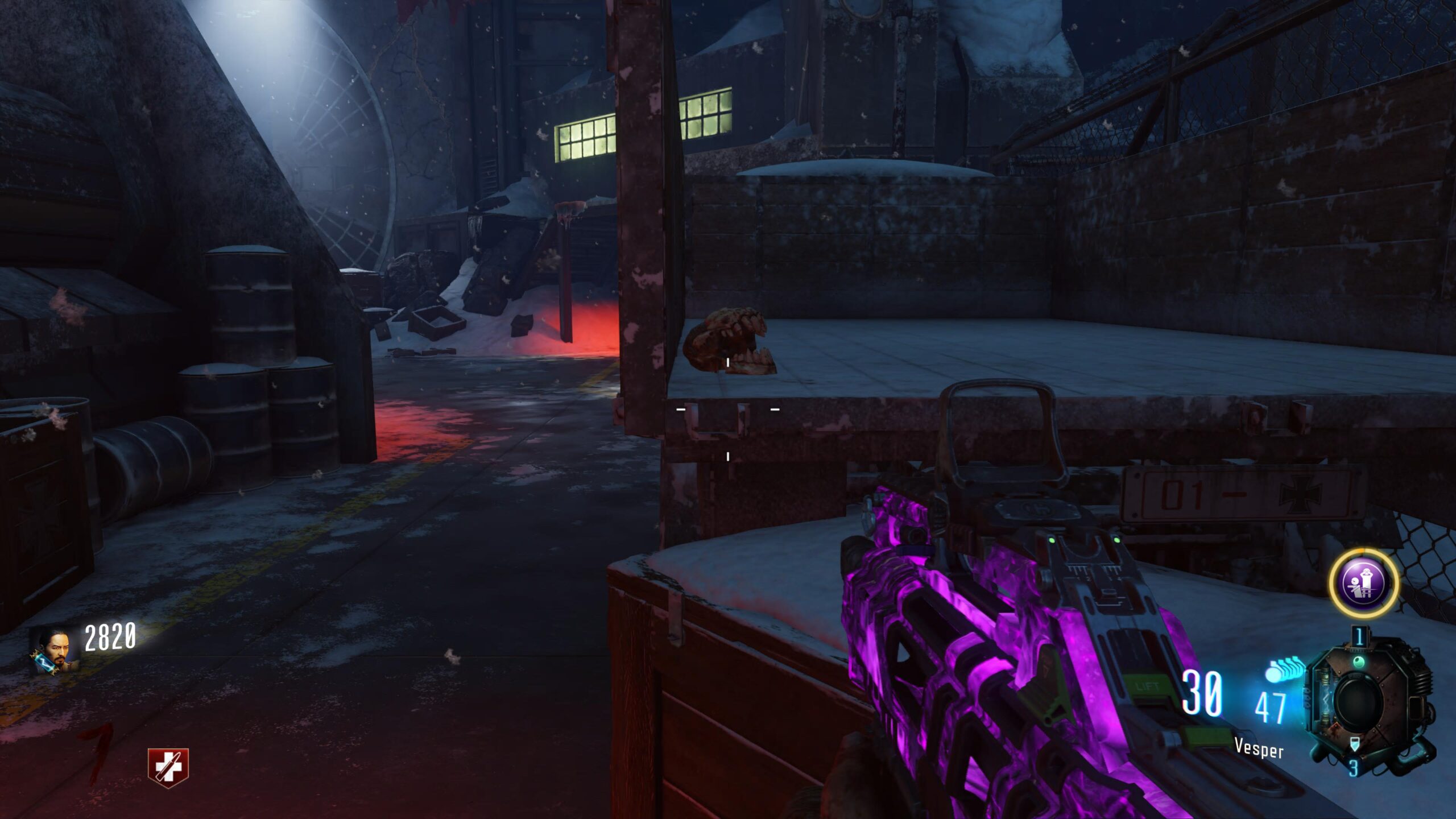
Task: Select the frag grenade icon above the shield
Action: click(1358, 636)
